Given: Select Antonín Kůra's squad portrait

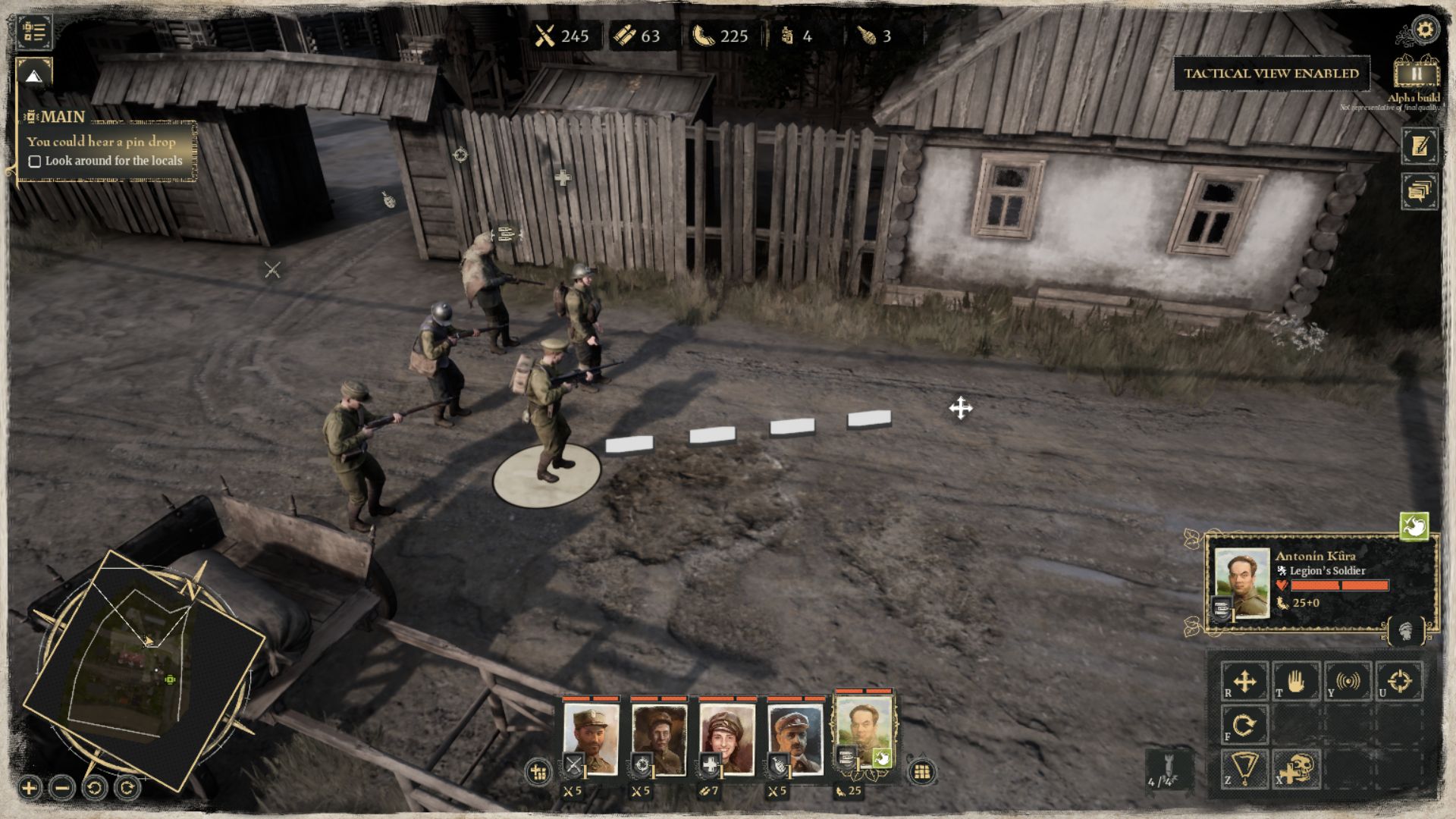Looking at the screenshot, I should (864, 734).
